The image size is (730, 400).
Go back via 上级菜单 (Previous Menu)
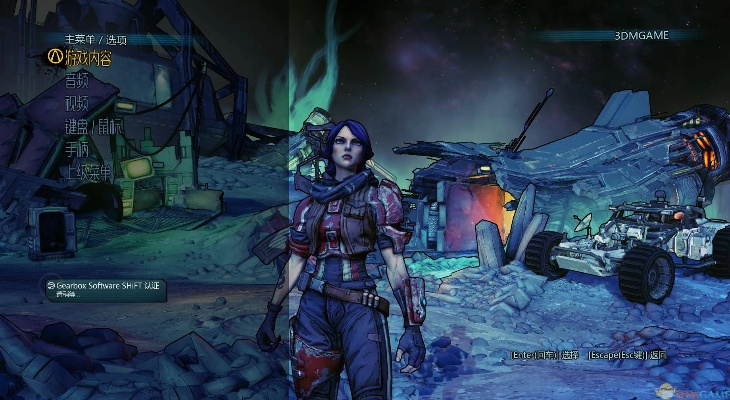tap(89, 172)
